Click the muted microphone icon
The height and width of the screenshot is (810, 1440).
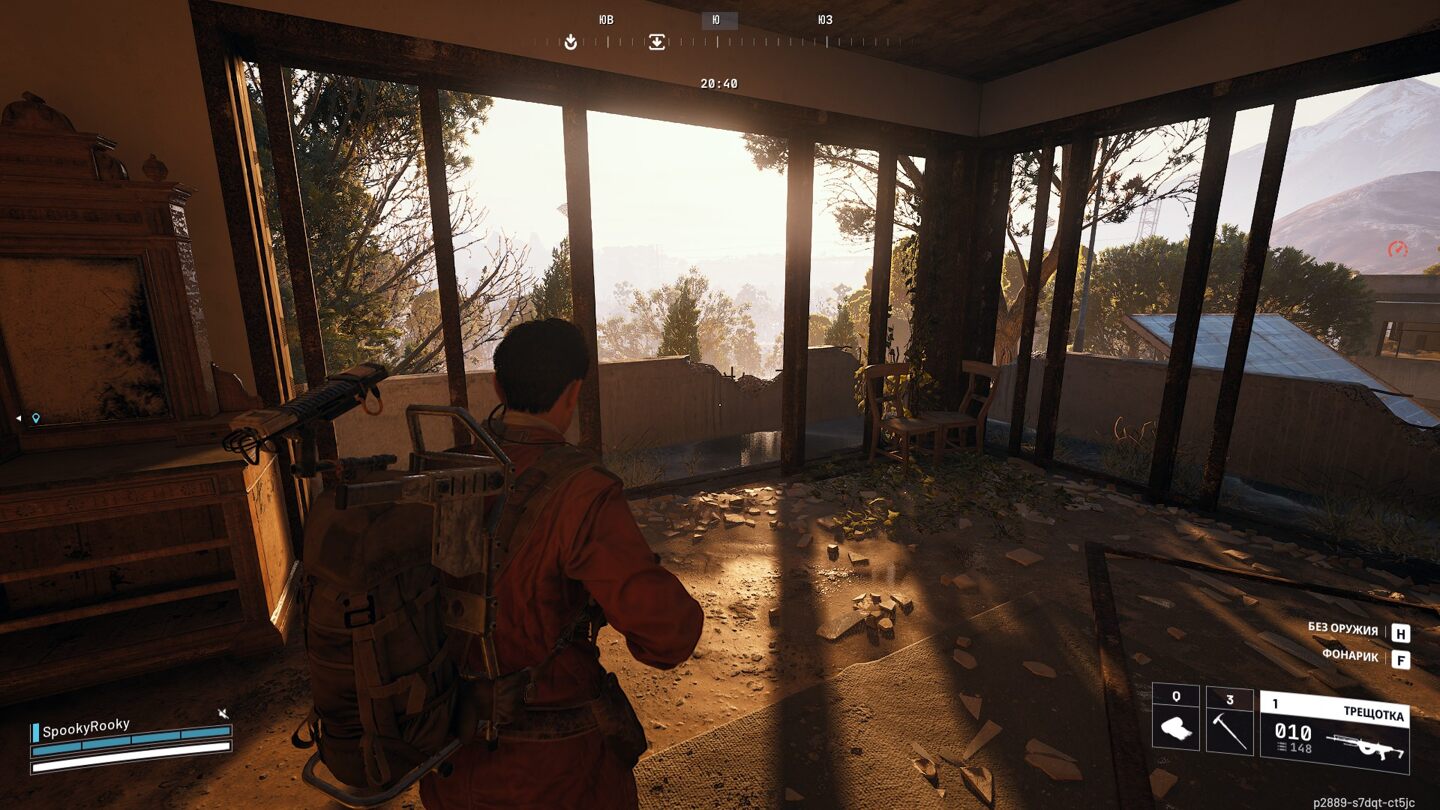click(223, 713)
